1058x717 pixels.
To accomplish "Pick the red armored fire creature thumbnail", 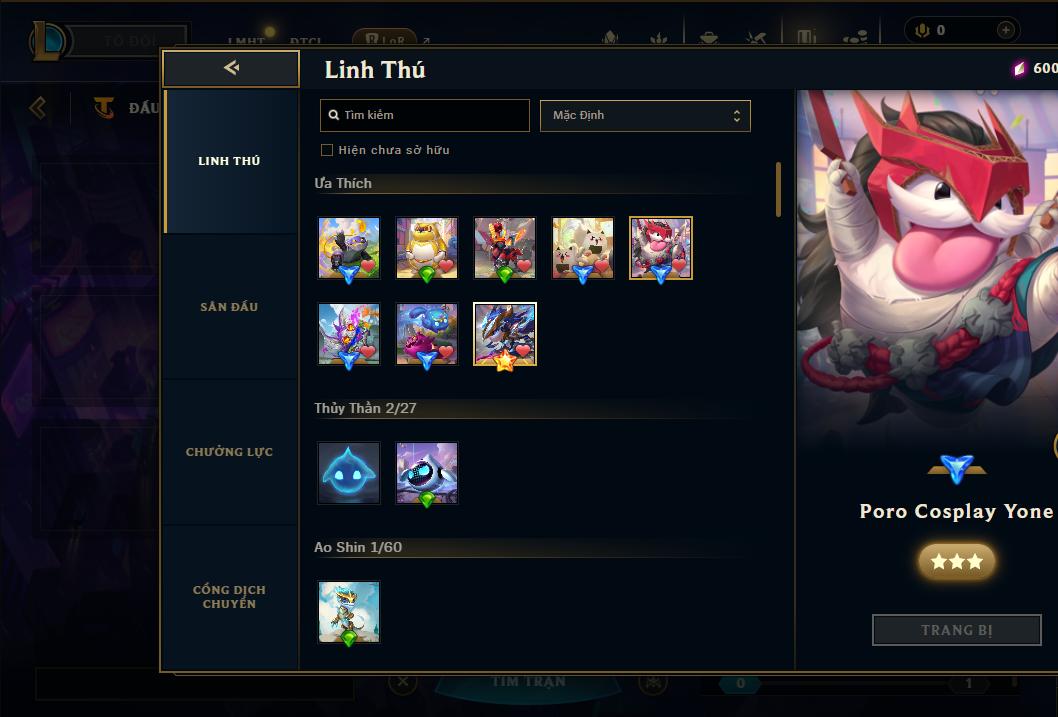I will pyautogui.click(x=505, y=248).
